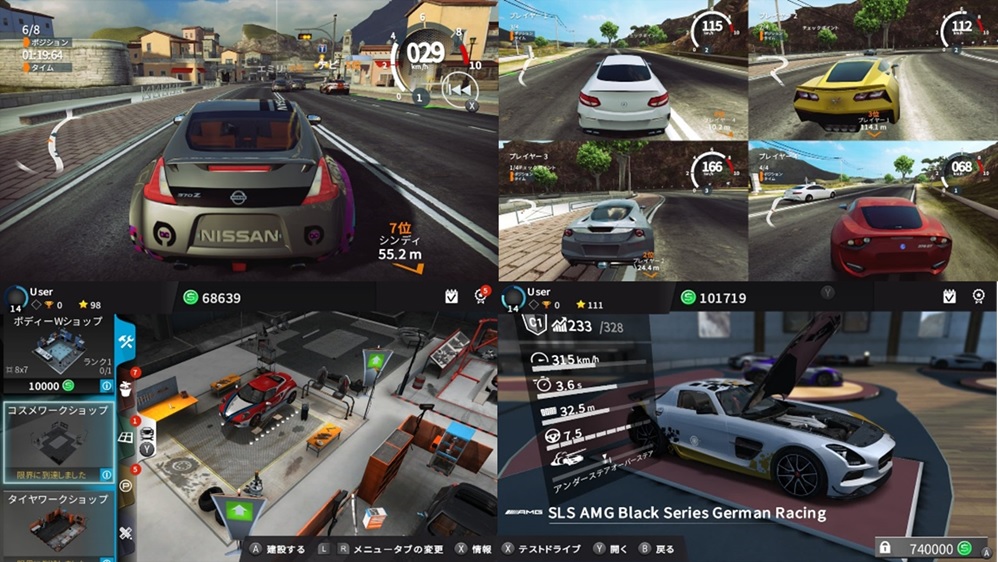Select the car icon with red badge
Viewport: 998px width, 562px height.
146,433
